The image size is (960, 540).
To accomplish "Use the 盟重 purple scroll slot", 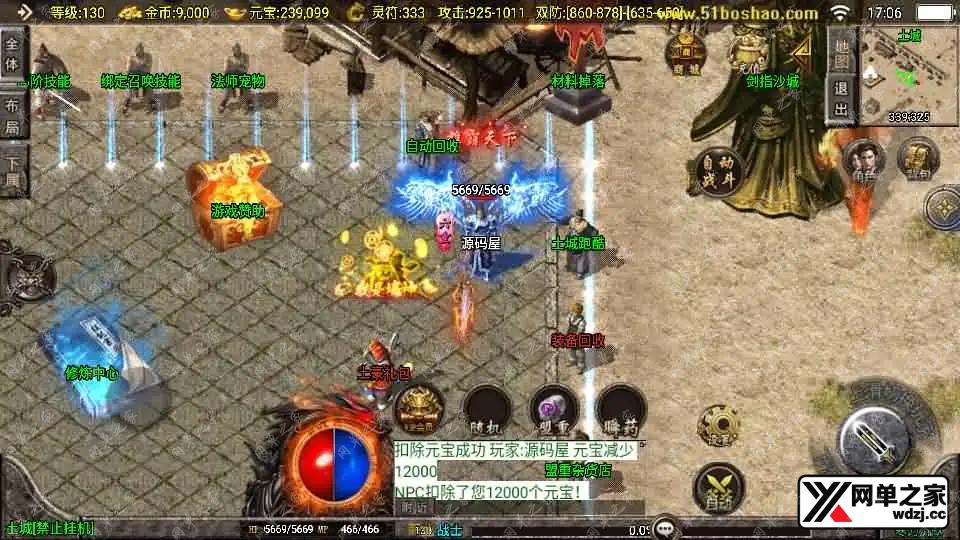I will (x=554, y=408).
